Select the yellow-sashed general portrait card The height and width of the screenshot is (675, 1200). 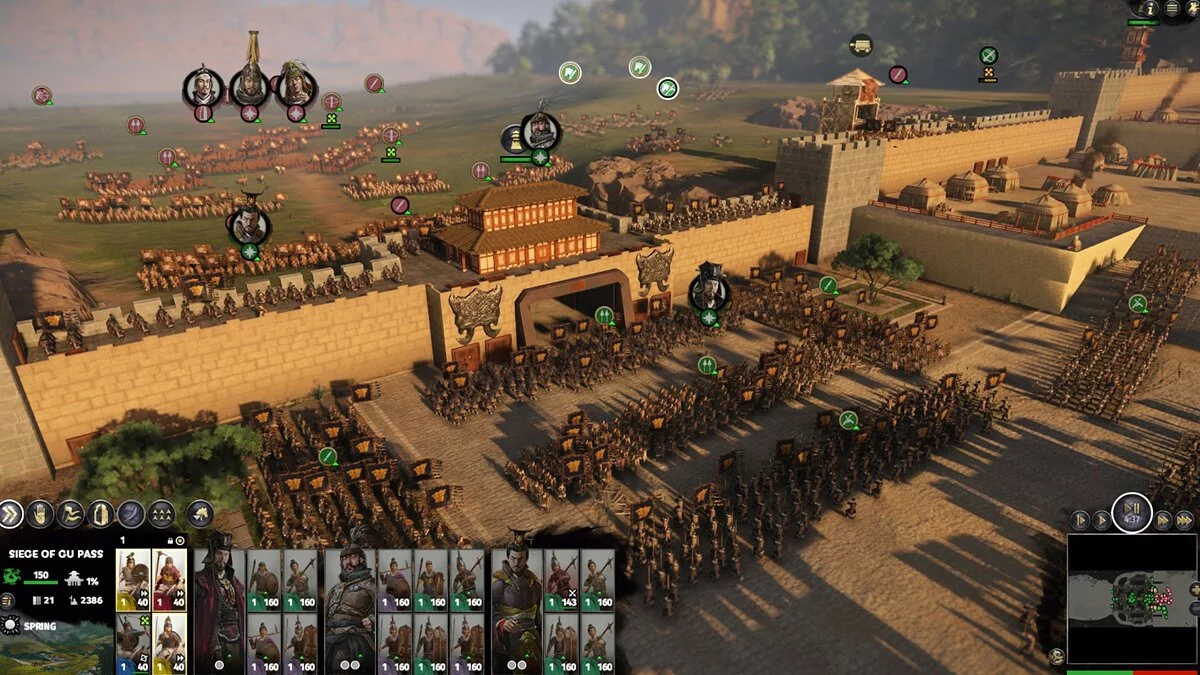click(516, 610)
